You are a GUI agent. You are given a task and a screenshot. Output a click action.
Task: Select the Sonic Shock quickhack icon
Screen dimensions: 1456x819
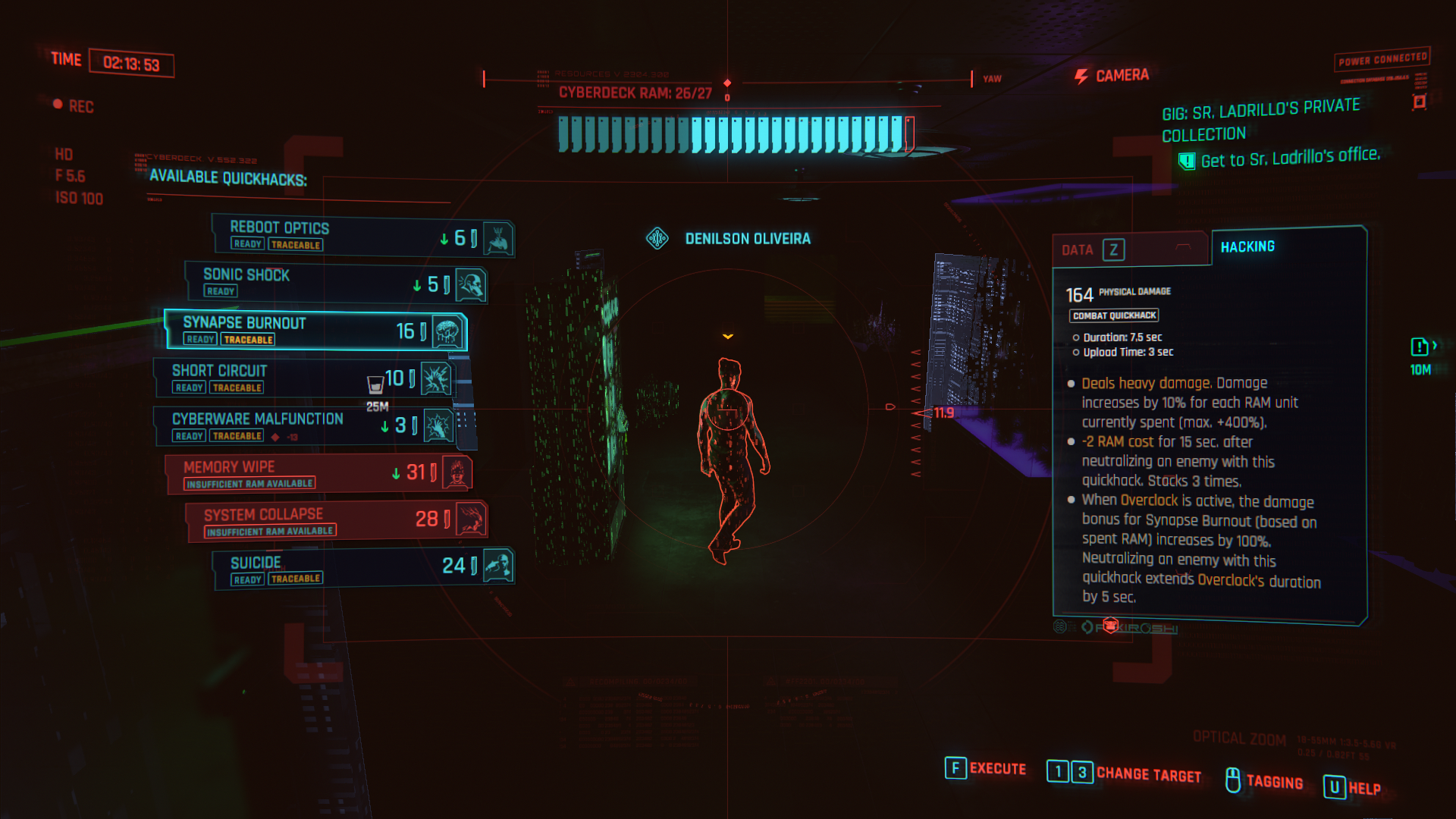[x=471, y=284]
